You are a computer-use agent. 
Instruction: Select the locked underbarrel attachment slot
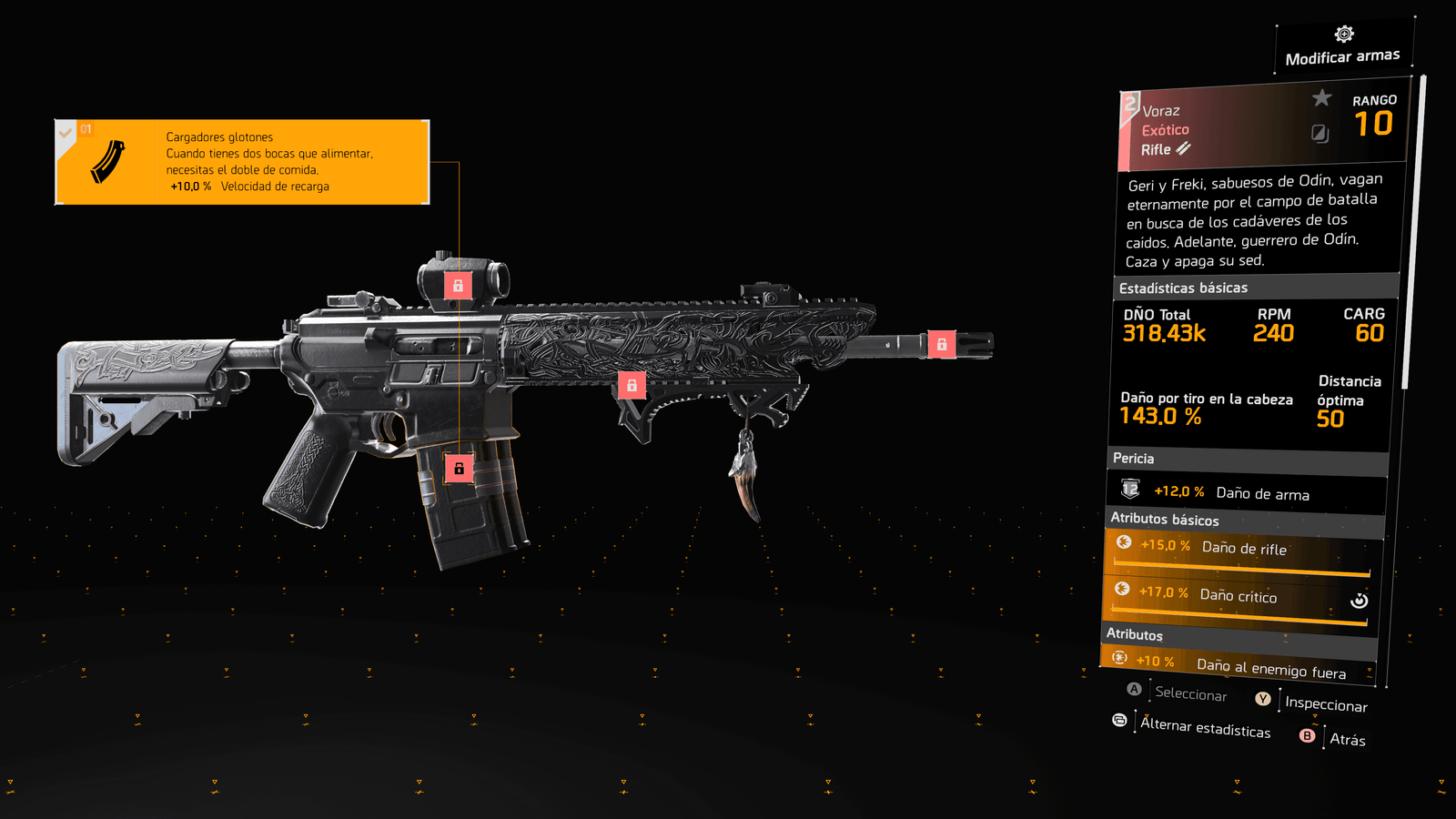pyautogui.click(x=632, y=385)
